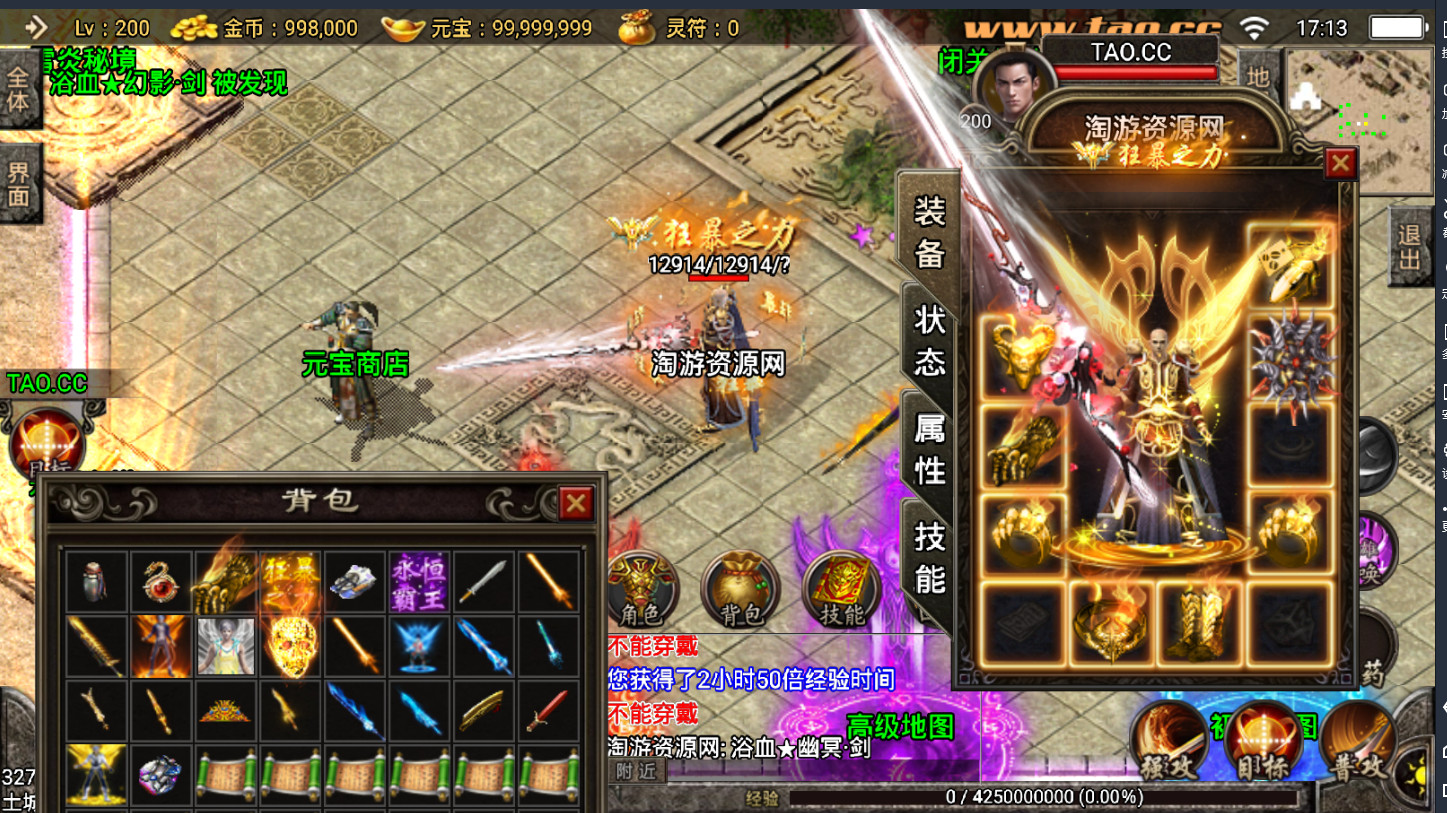Open the round 背包 bag button

[740, 589]
